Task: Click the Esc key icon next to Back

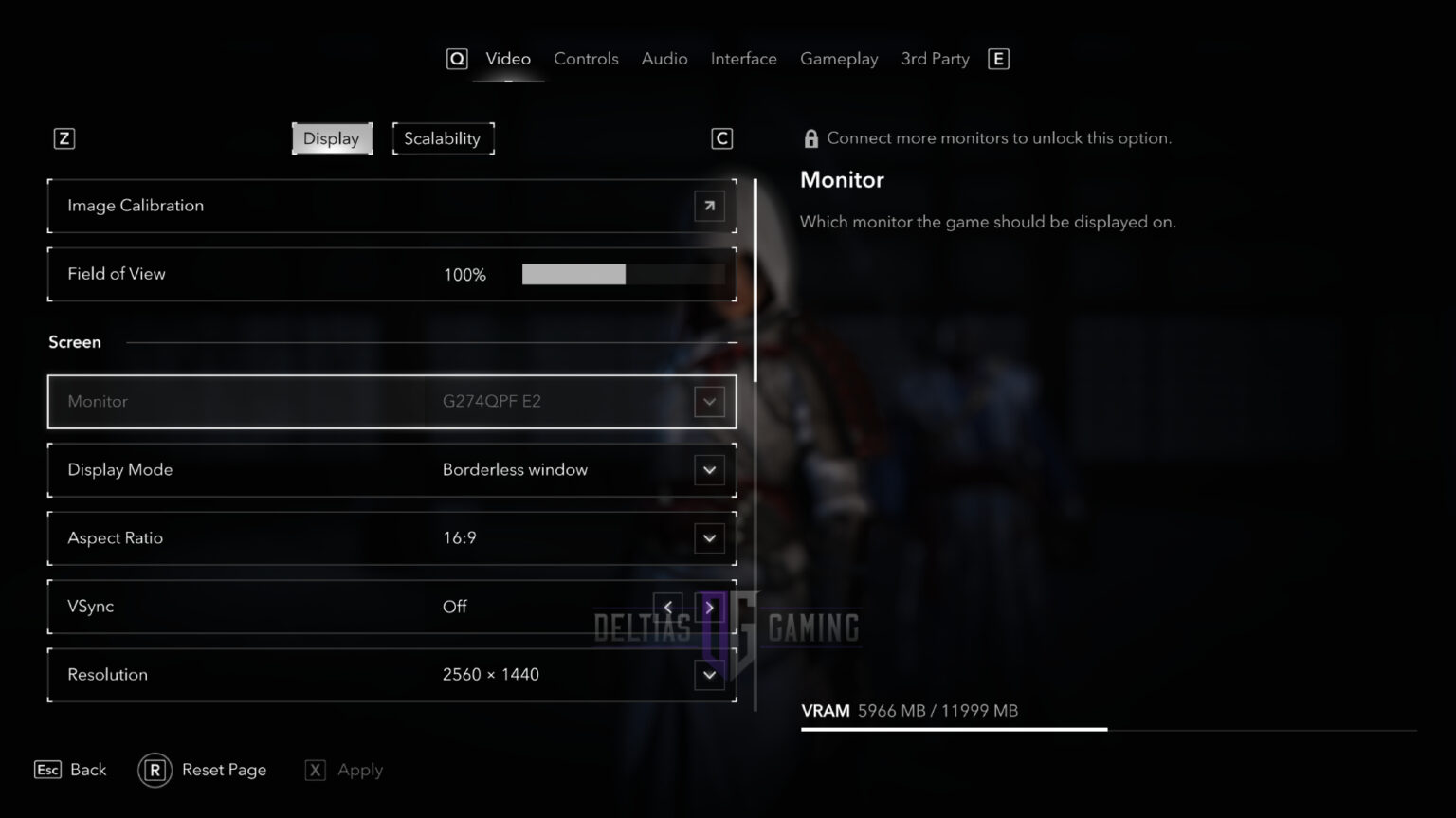Action: pyautogui.click(x=46, y=770)
